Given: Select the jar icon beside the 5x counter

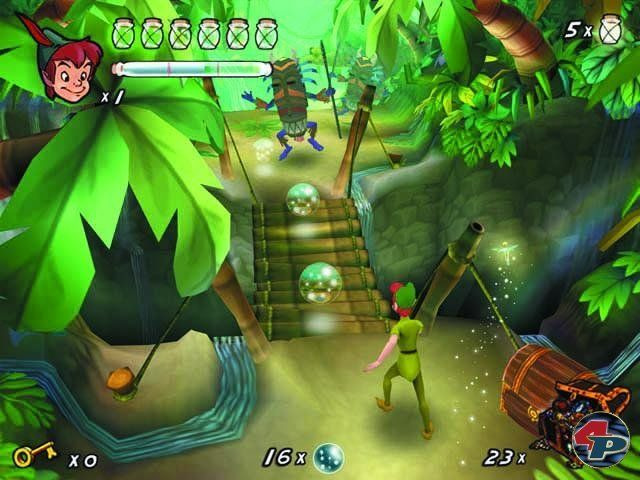Looking at the screenshot, I should coord(612,32).
